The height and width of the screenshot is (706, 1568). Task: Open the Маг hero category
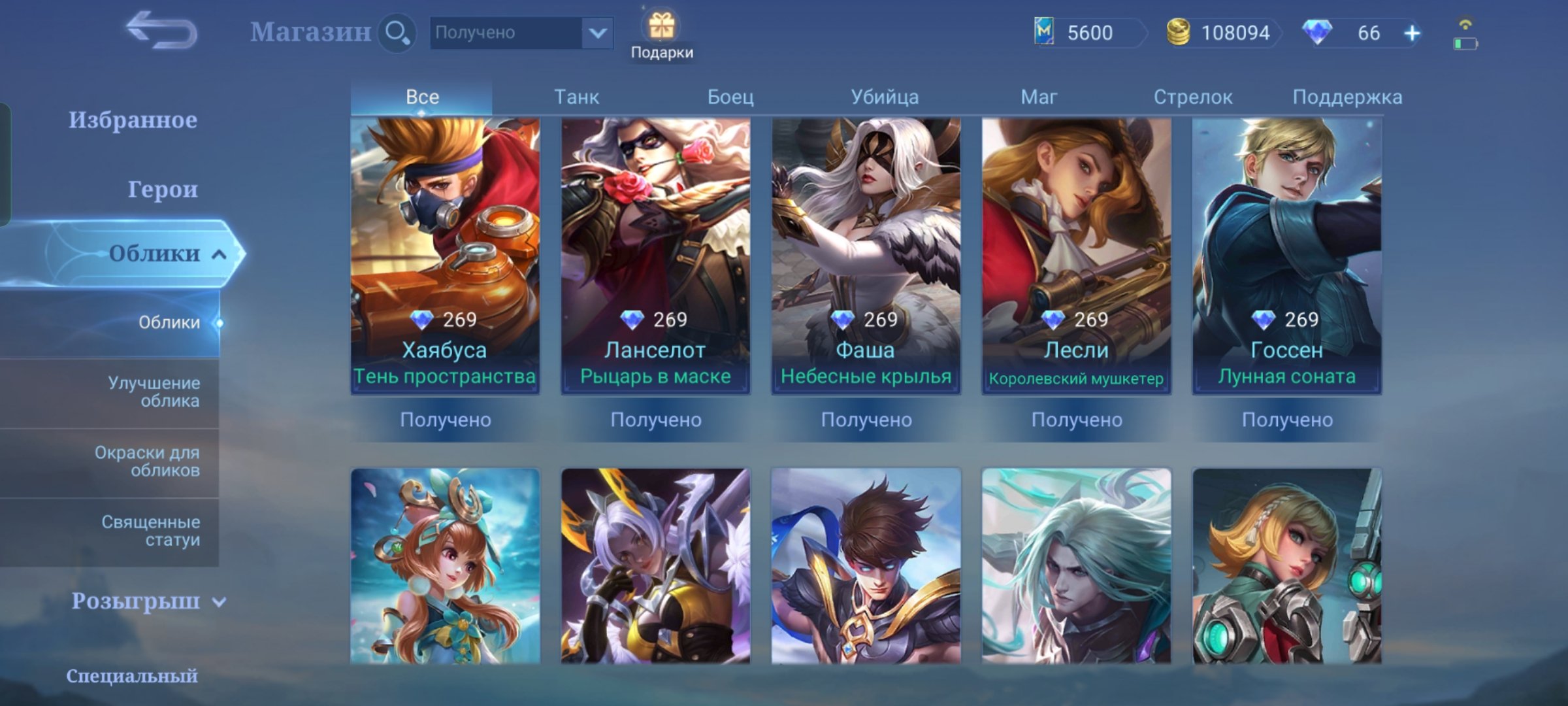tap(1039, 97)
